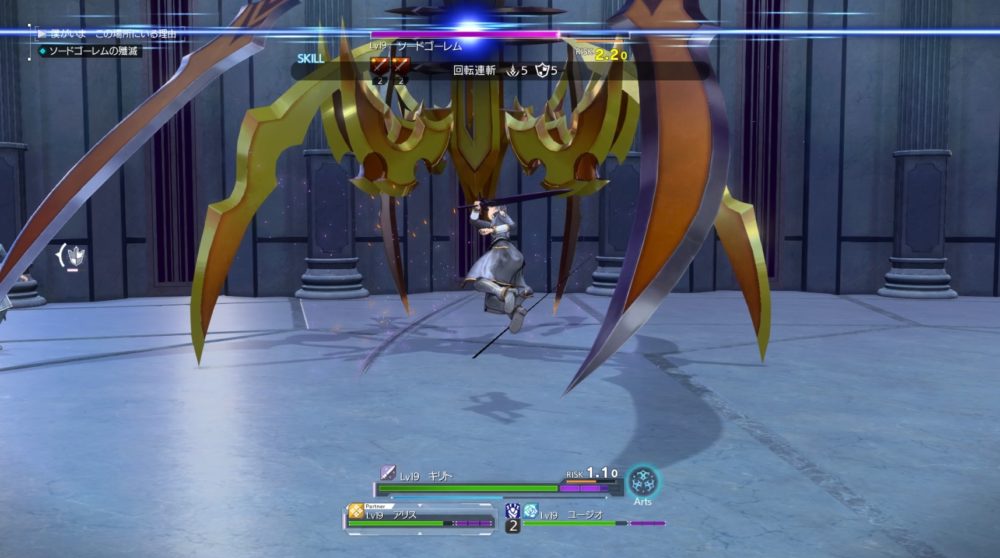Open the Sword Golem quest objective tracker
The width and height of the screenshot is (1000, 558).
[x=88, y=51]
